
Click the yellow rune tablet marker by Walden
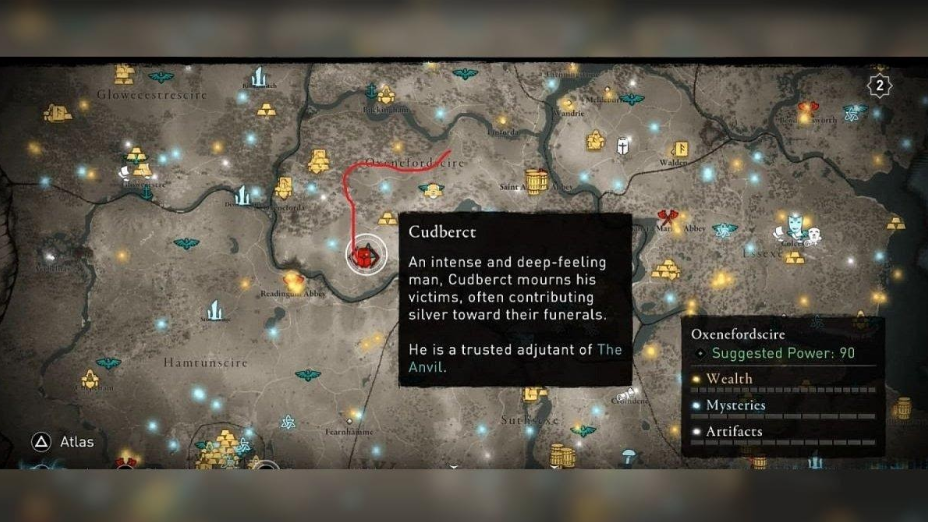point(679,148)
